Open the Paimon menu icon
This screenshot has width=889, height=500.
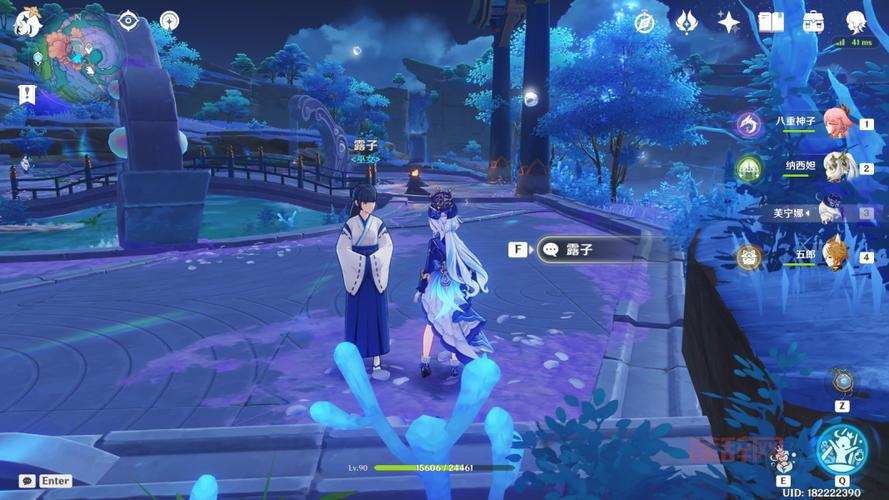point(28,22)
